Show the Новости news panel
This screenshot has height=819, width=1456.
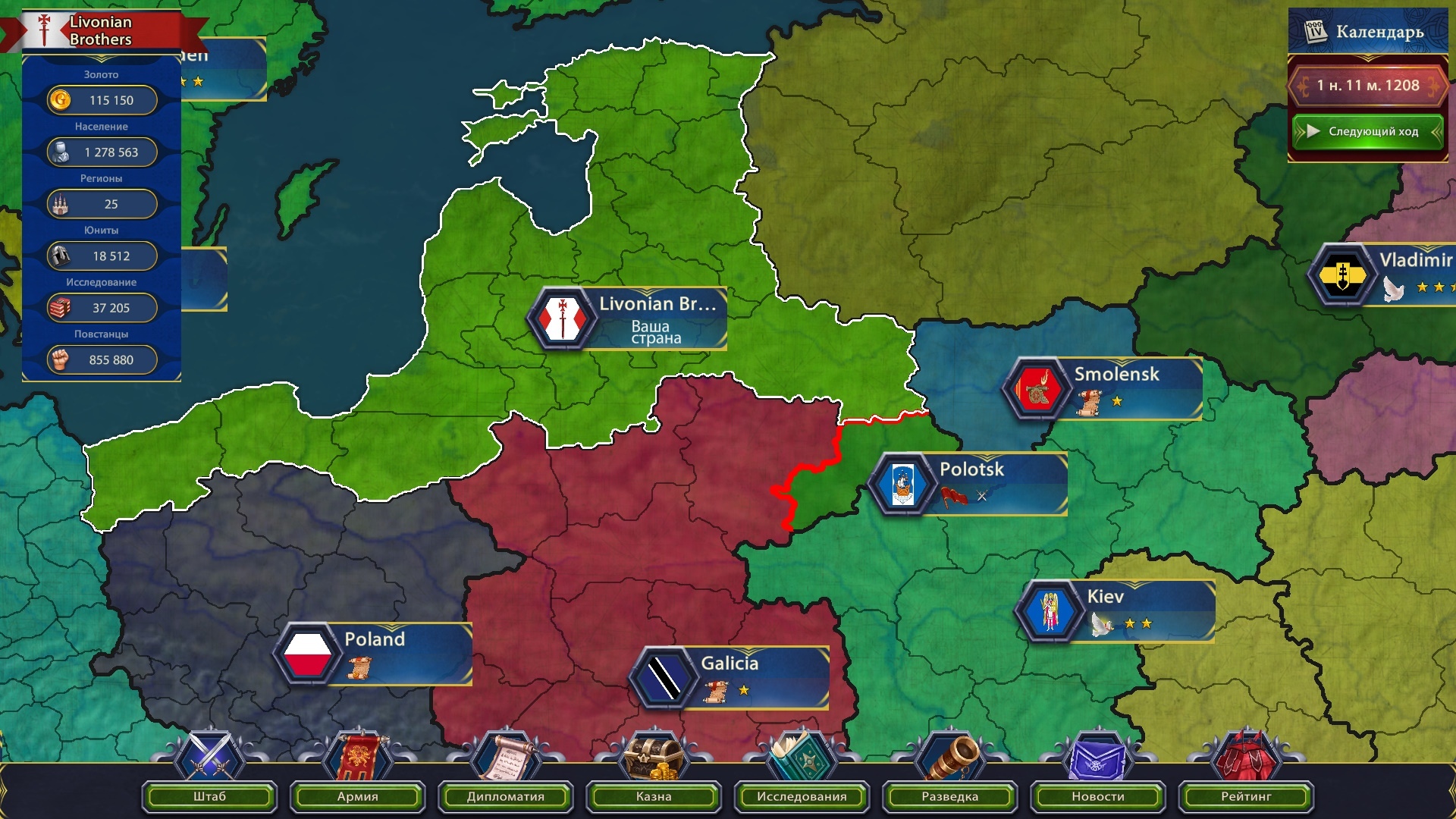(x=1097, y=795)
